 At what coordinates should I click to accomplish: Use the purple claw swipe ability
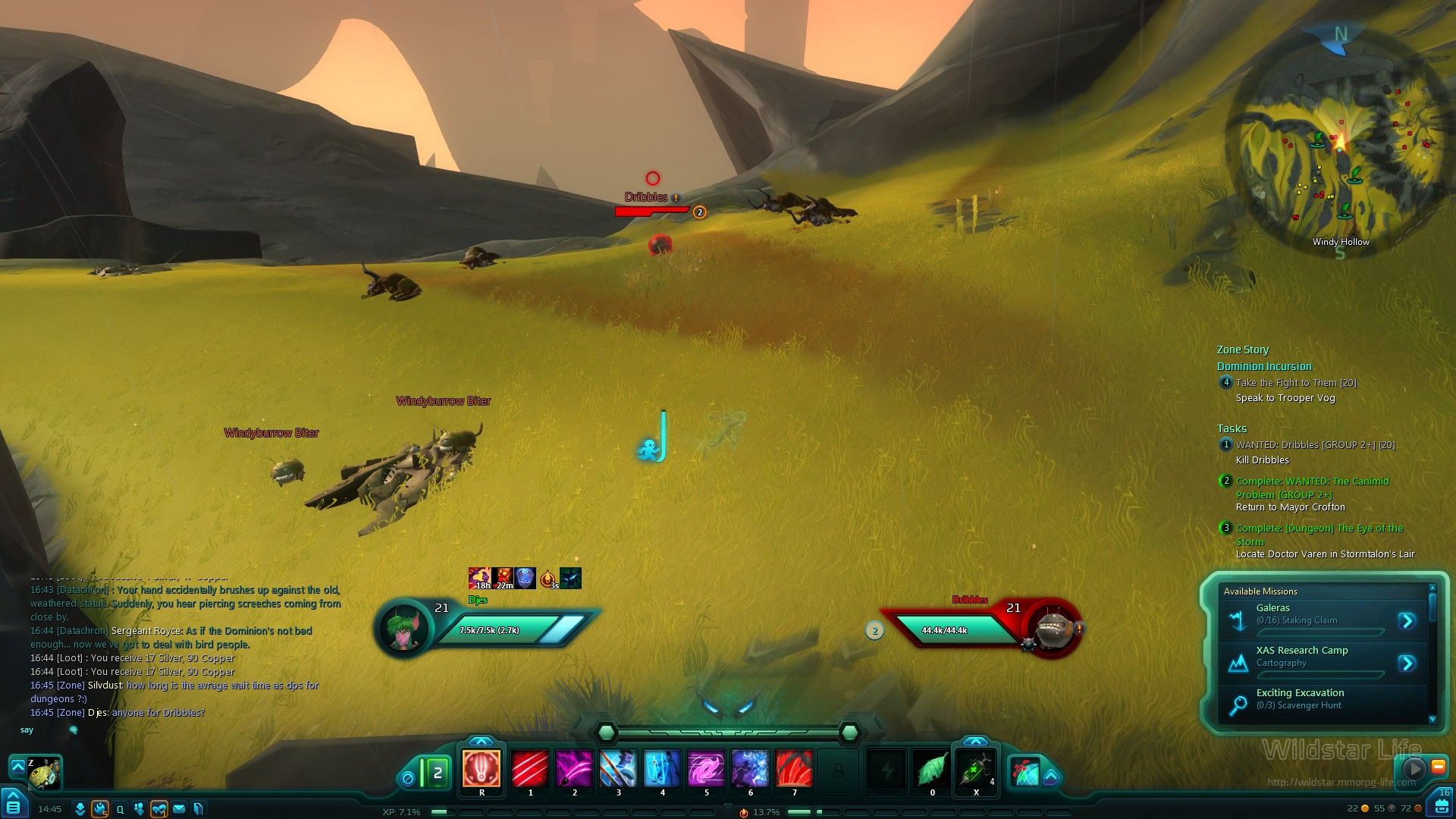point(574,768)
